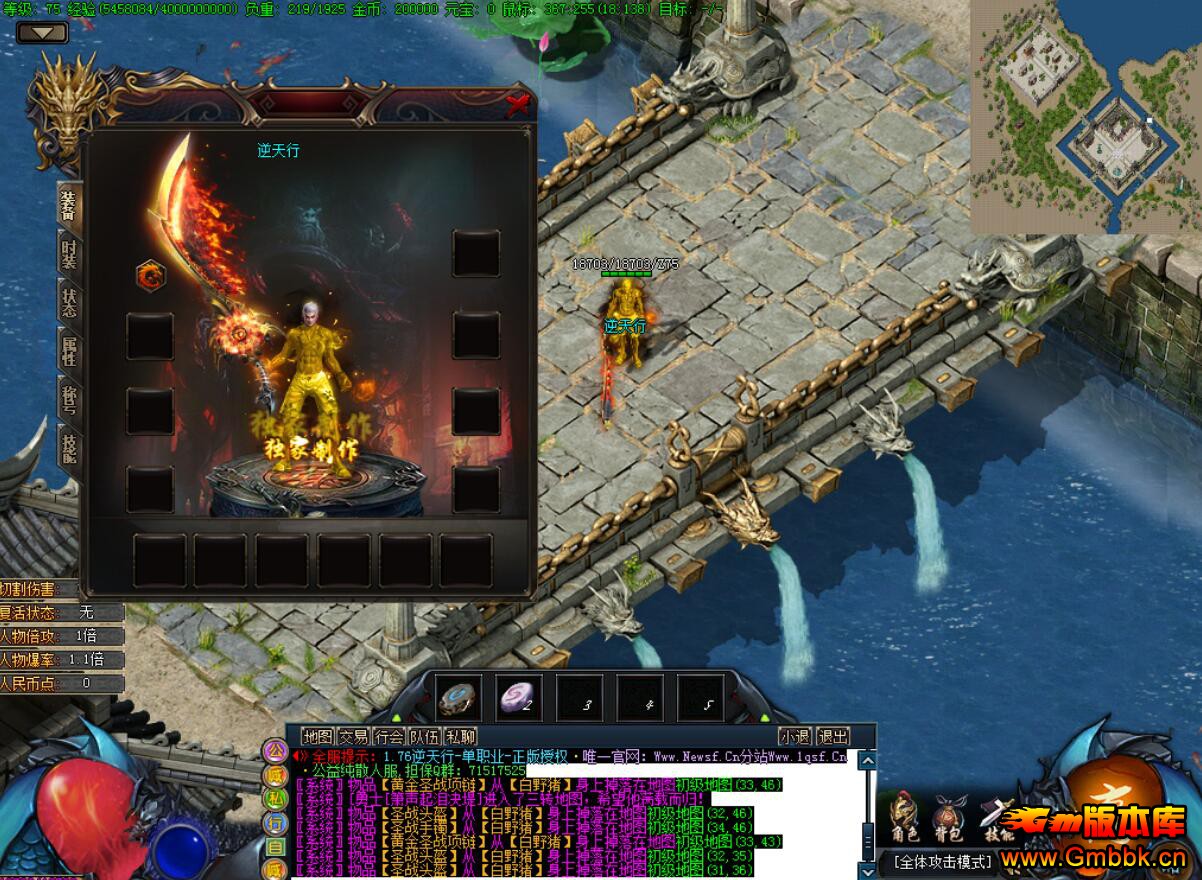
Task: Select the 私聊 private chat button
Action: pos(460,736)
